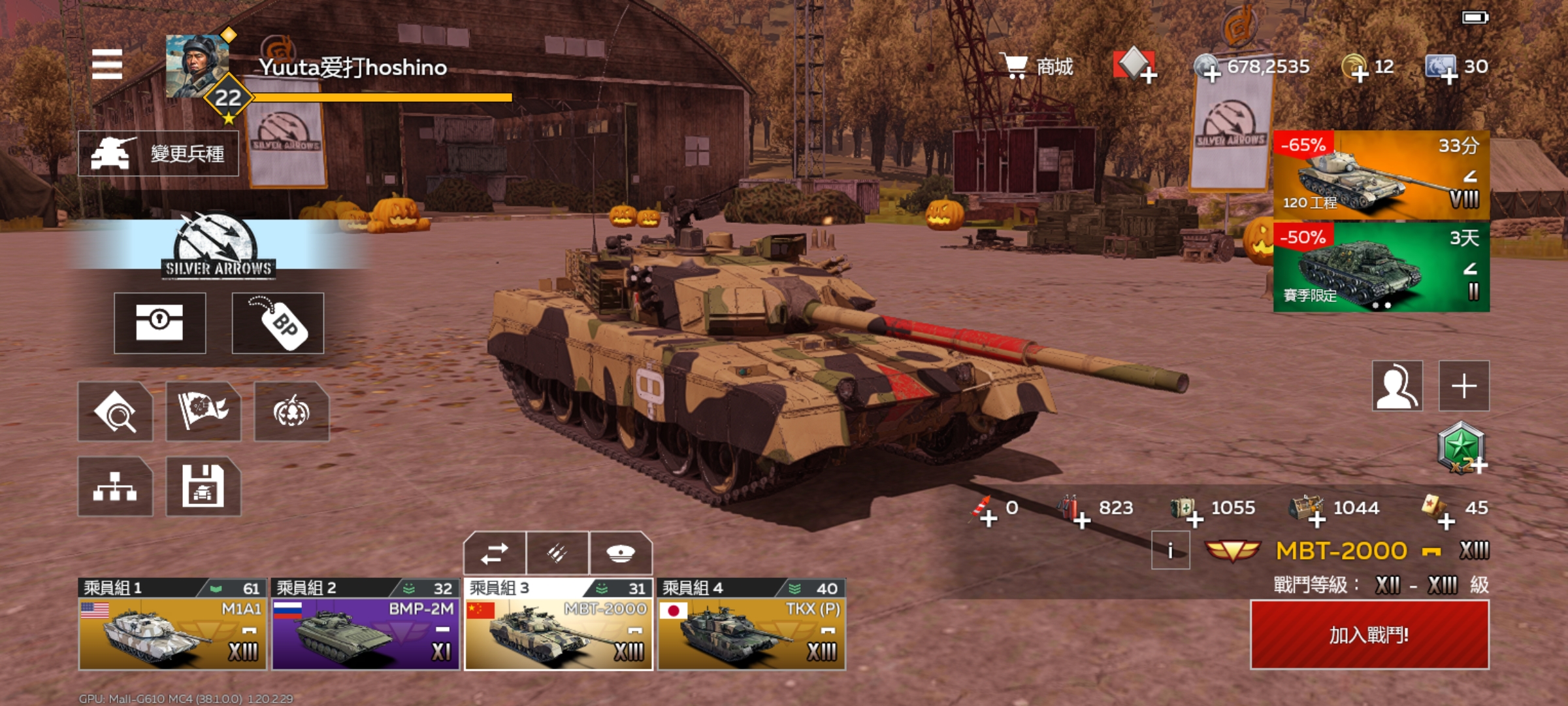Open the 賽季限定 -50% season offer
This screenshot has height=706, width=1568.
(x=1381, y=267)
